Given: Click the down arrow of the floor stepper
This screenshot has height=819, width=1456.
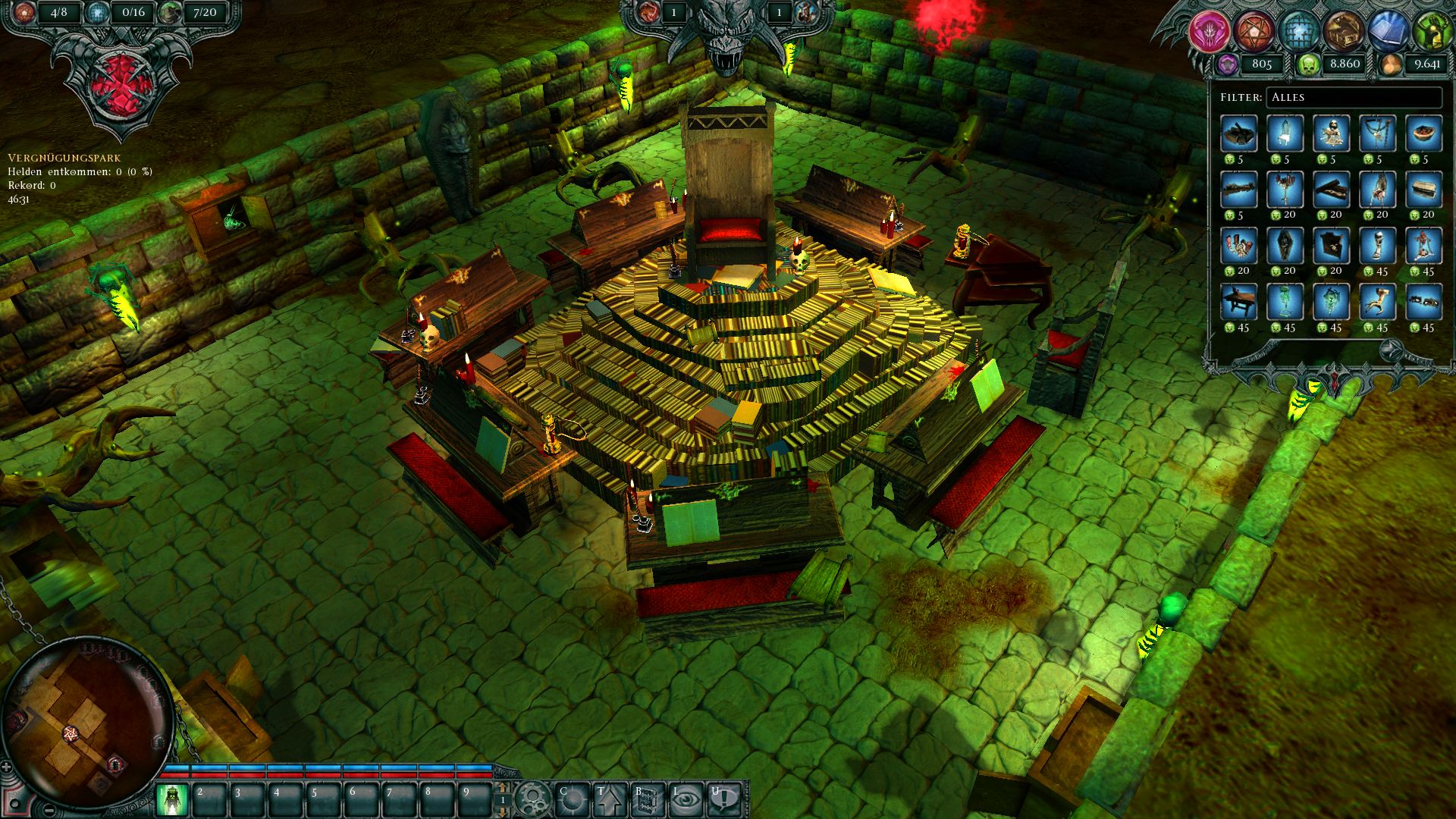Looking at the screenshot, I should (x=503, y=813).
